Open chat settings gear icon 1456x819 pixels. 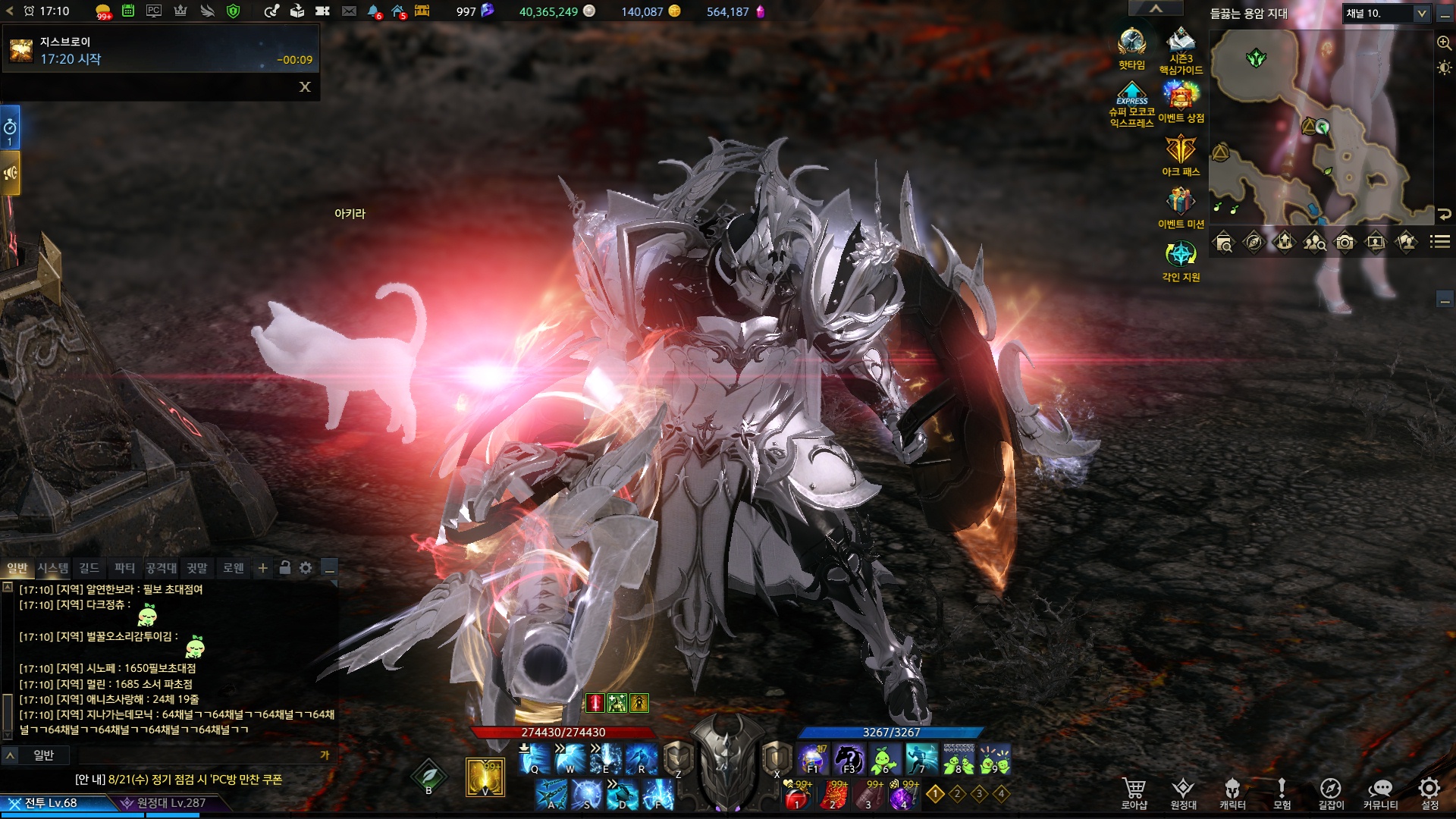306,568
